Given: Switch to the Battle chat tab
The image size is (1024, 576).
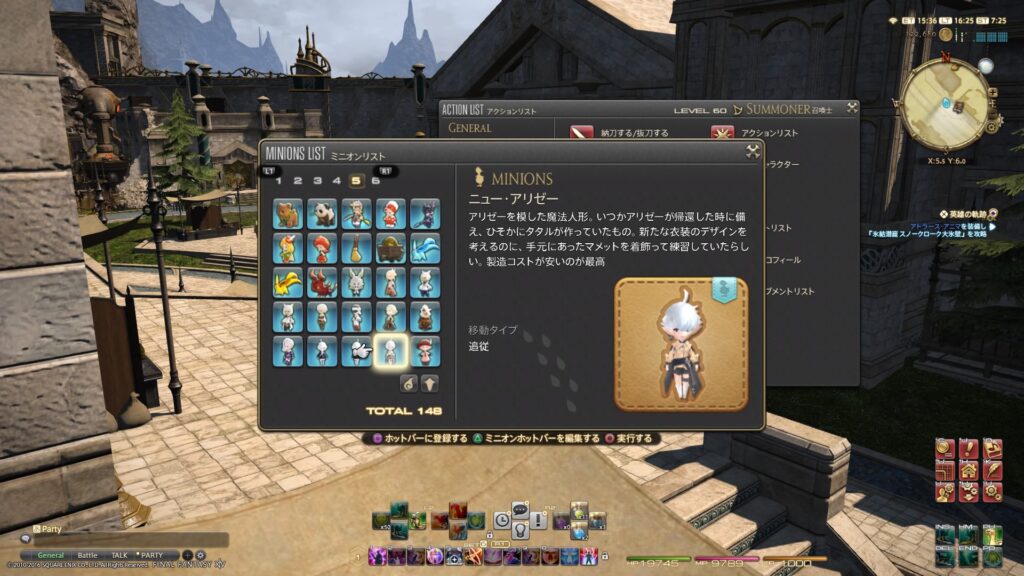Looking at the screenshot, I should [x=88, y=555].
